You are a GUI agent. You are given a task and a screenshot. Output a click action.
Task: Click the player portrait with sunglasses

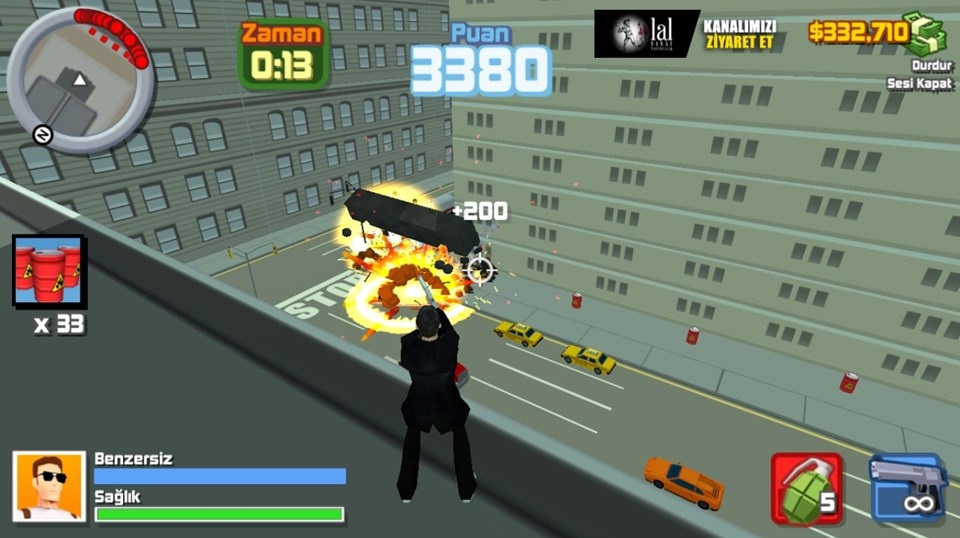click(48, 486)
